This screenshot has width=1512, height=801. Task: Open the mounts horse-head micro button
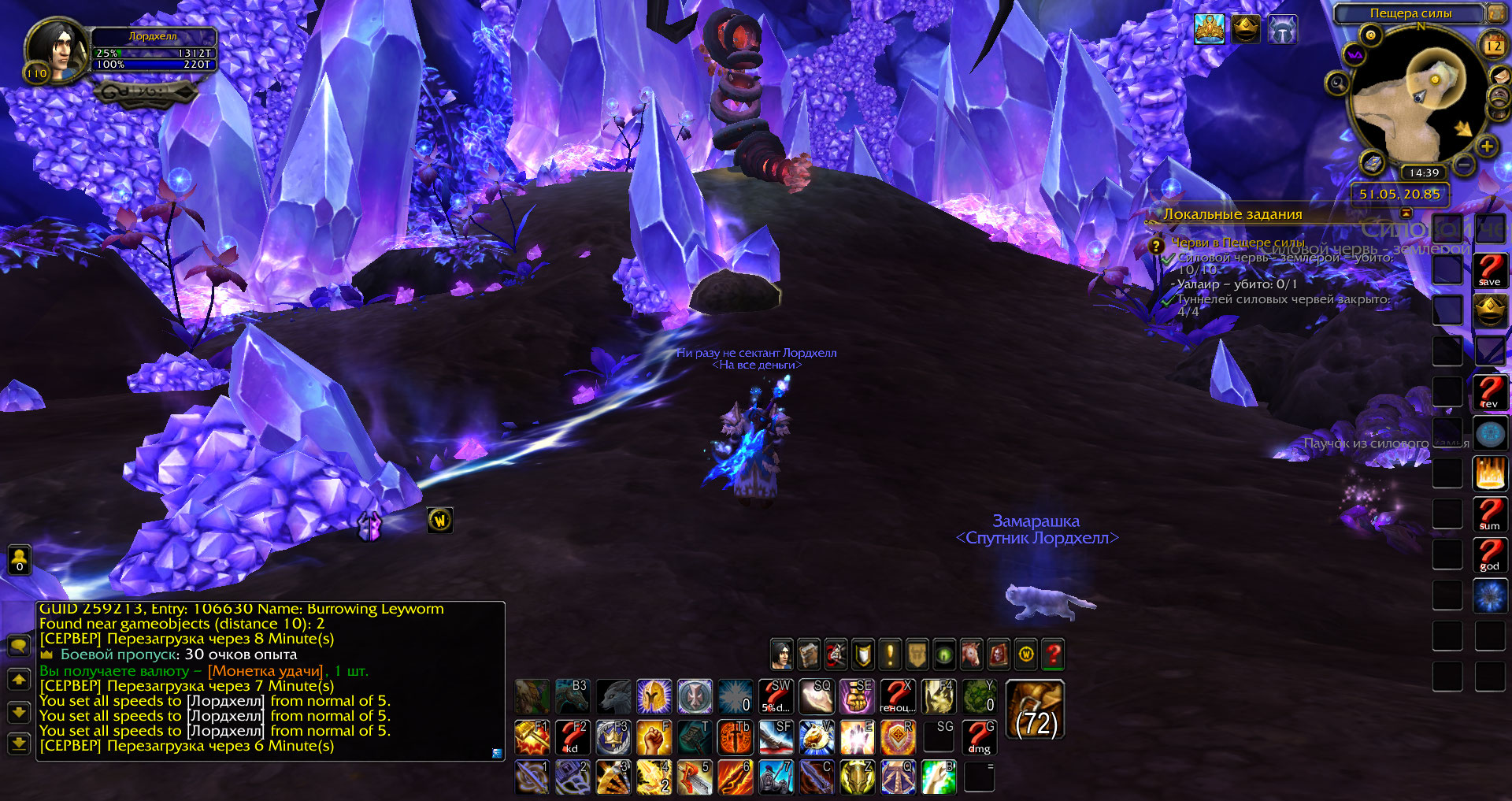click(x=971, y=654)
